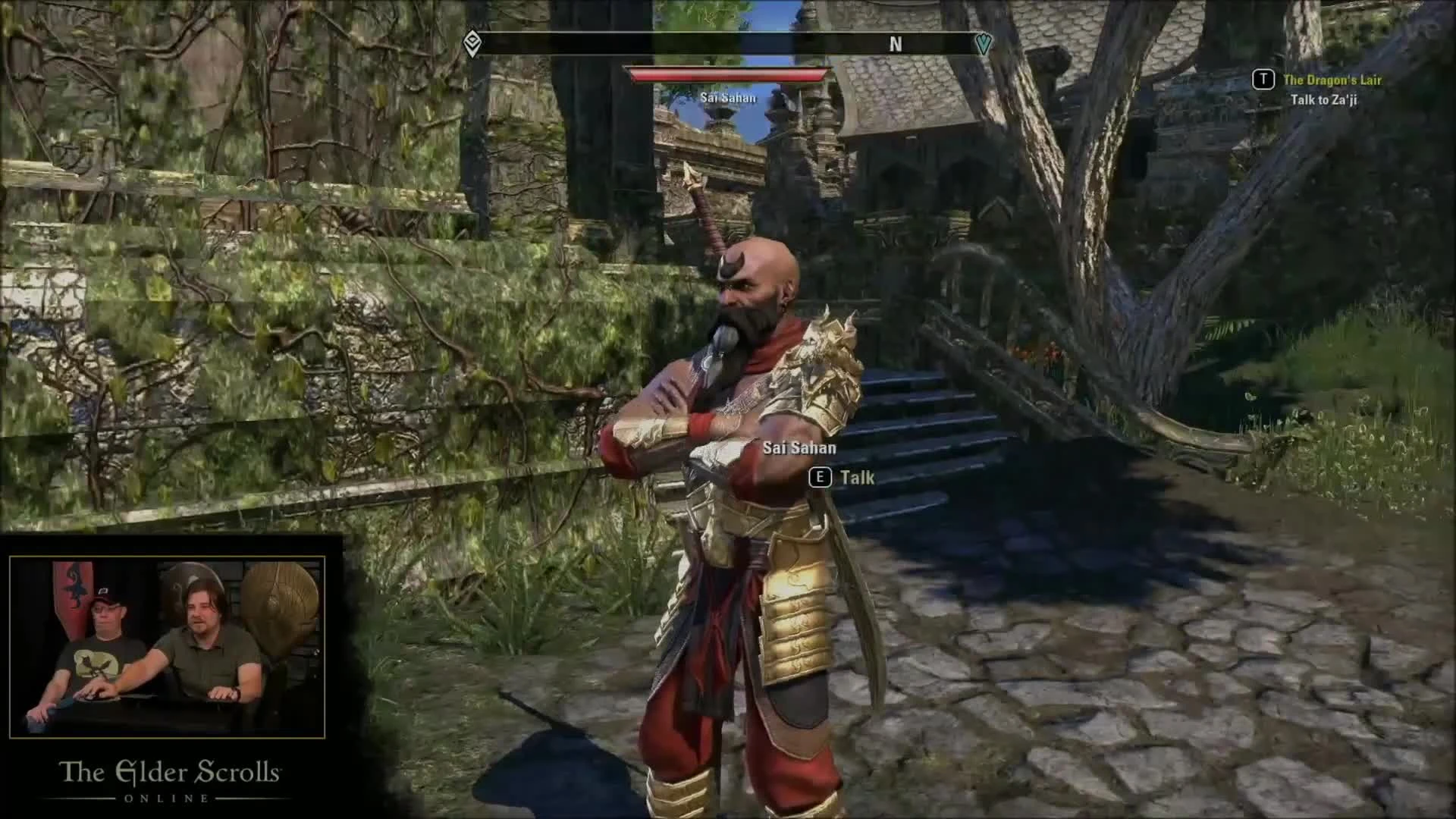Click the North indicator on the compass
The width and height of the screenshot is (1456, 819).
pos(895,45)
